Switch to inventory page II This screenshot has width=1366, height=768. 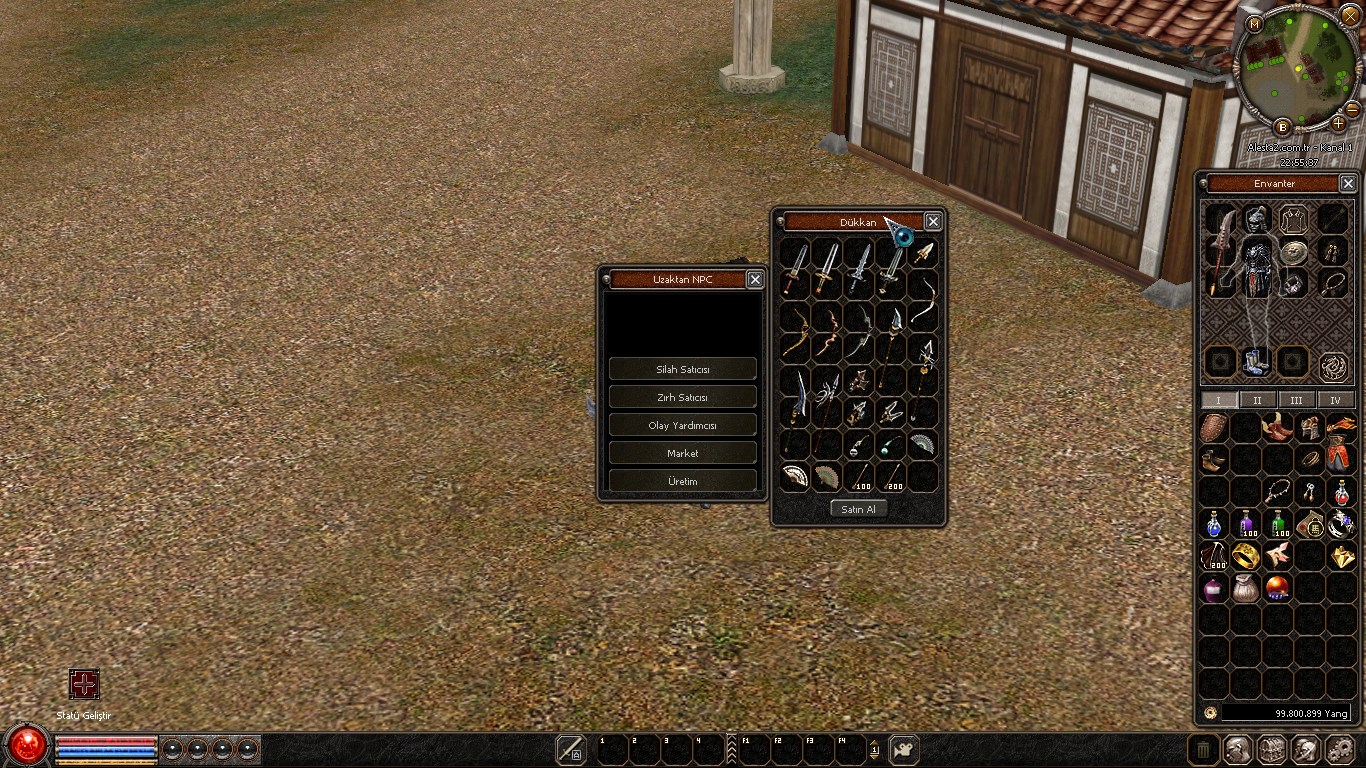[1257, 400]
